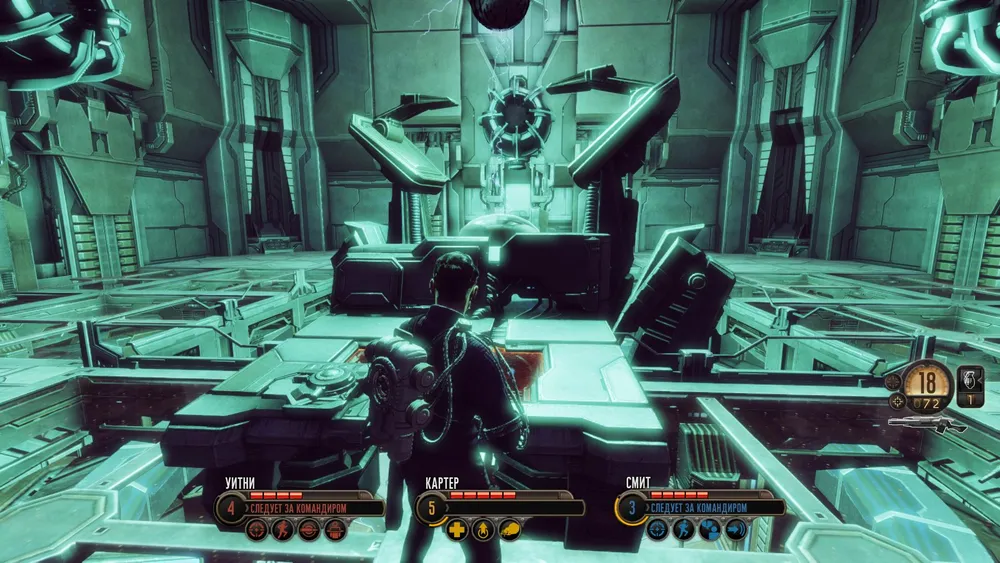The height and width of the screenshot is (563, 1000).
Task: Trigger Картер's third yellow ability icon
Action: (509, 530)
